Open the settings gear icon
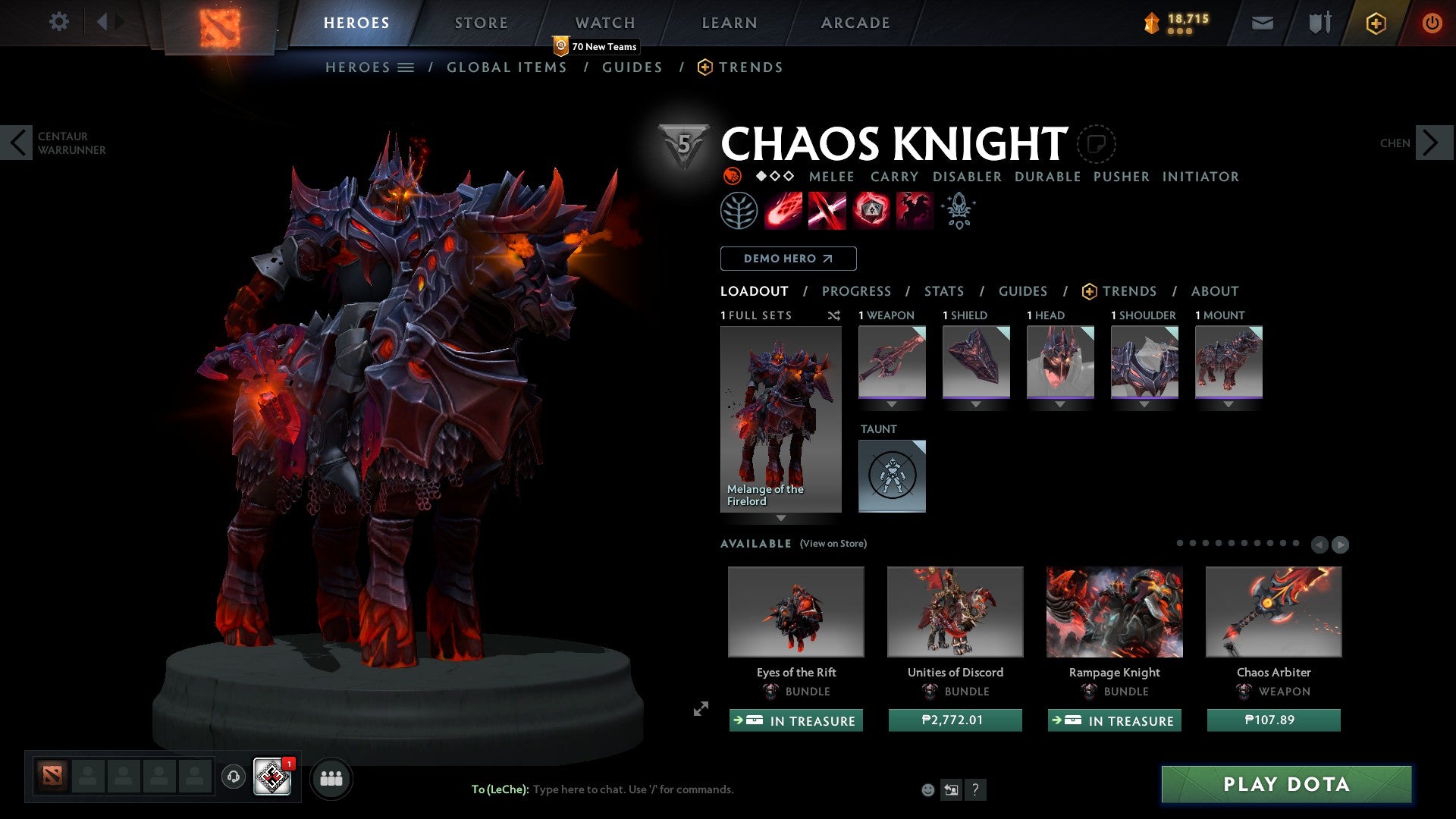1456x819 pixels. click(x=58, y=21)
